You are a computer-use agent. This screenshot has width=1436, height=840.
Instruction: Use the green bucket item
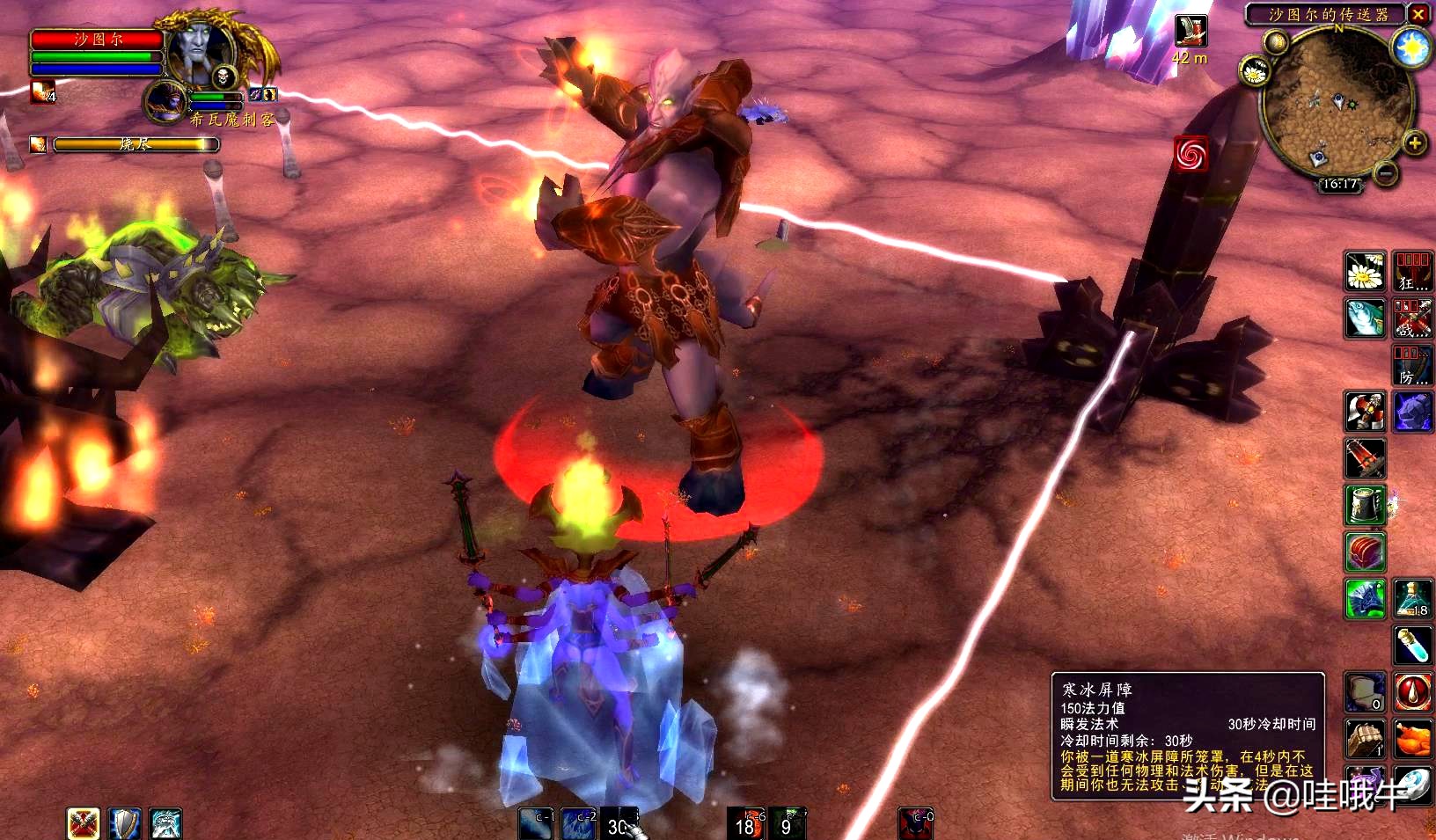pyautogui.click(x=1365, y=505)
